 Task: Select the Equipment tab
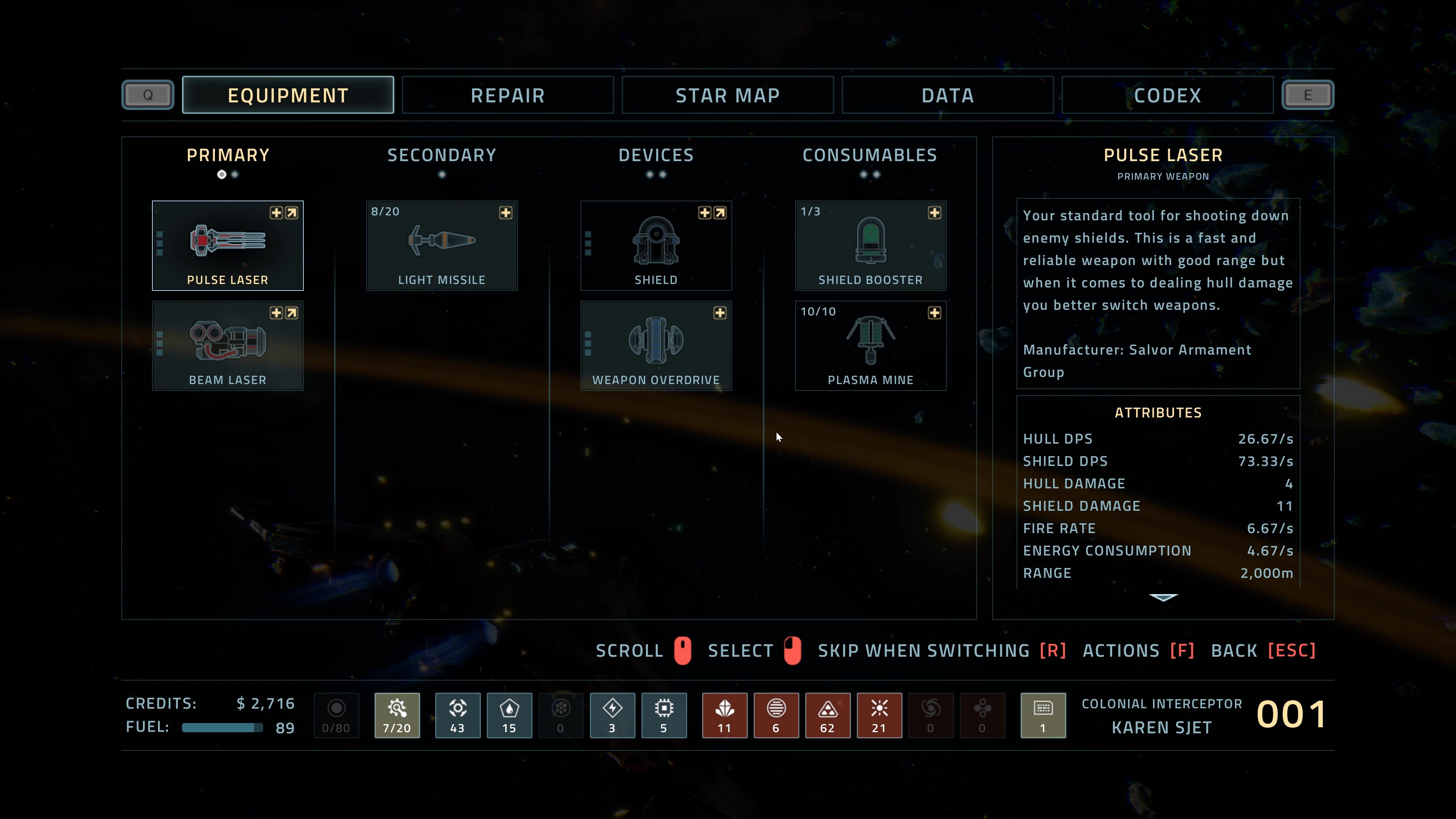288,95
